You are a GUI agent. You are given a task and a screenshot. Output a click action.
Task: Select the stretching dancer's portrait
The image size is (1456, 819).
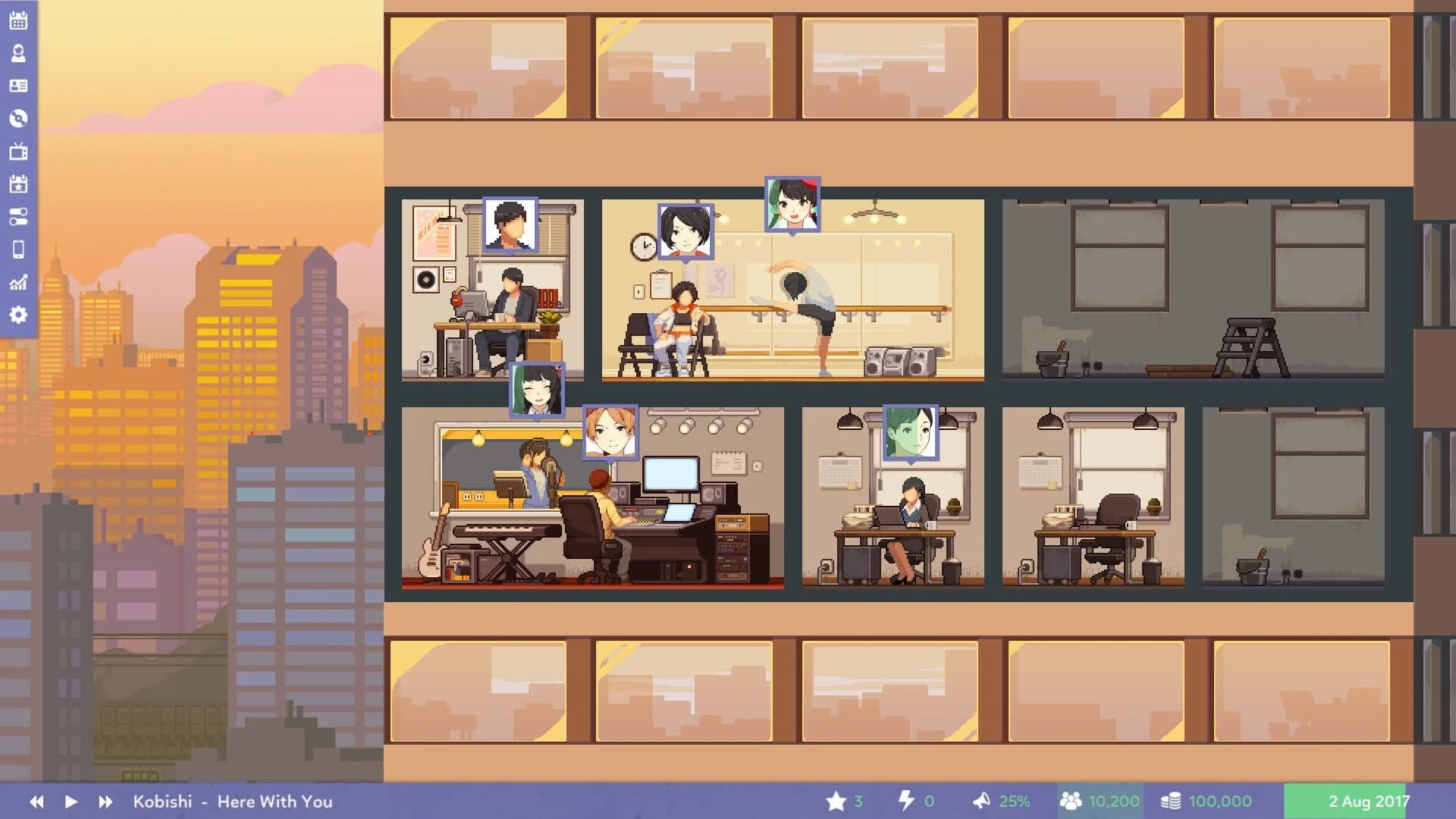point(791,205)
